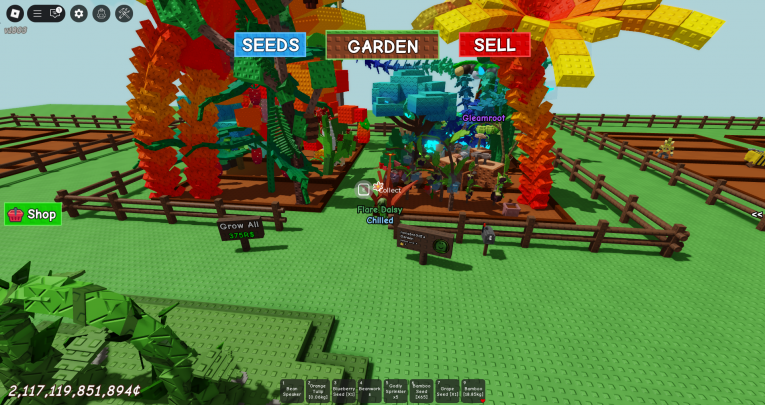
Task: Open the backpack inventory
Action: (x=102, y=13)
